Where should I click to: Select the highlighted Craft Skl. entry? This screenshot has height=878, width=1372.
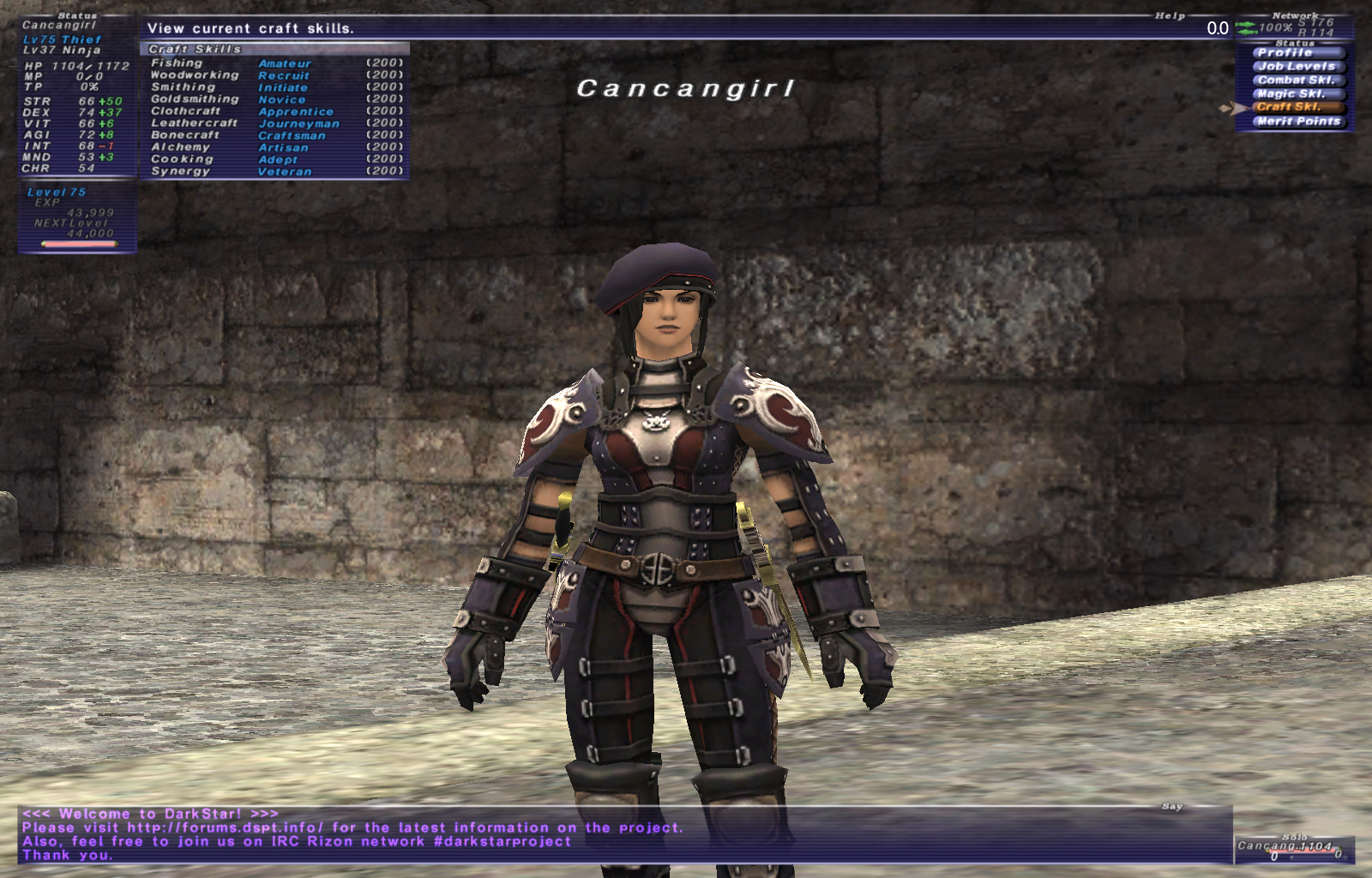click(1295, 107)
